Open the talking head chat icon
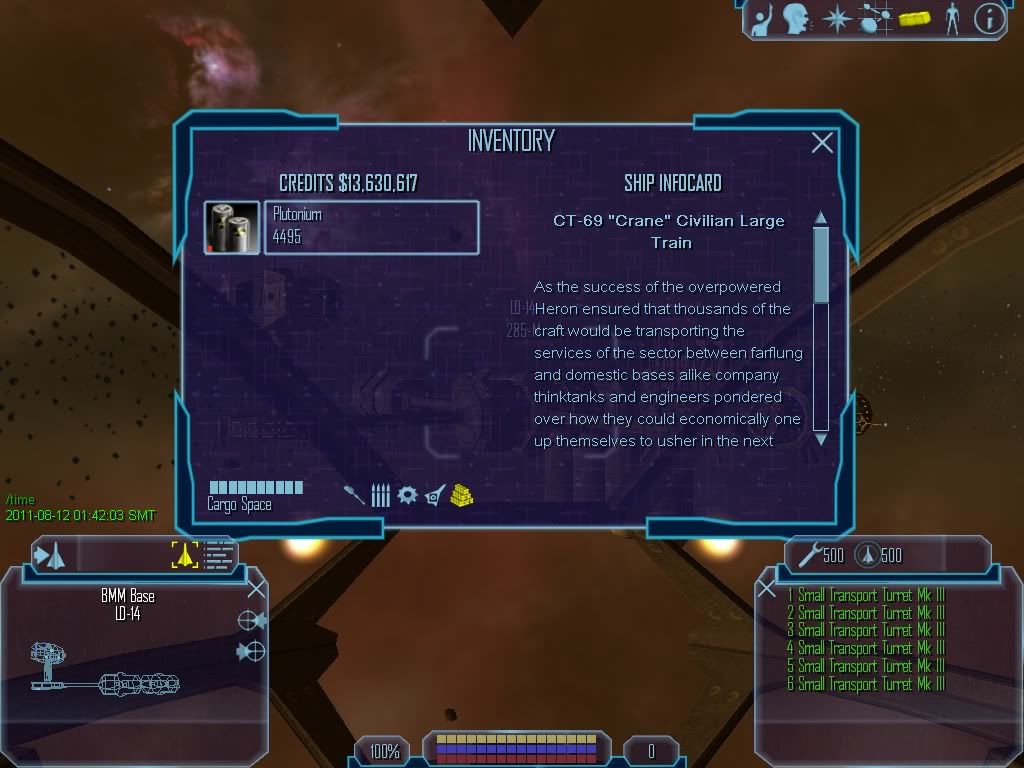Image resolution: width=1024 pixels, height=768 pixels. (x=797, y=19)
